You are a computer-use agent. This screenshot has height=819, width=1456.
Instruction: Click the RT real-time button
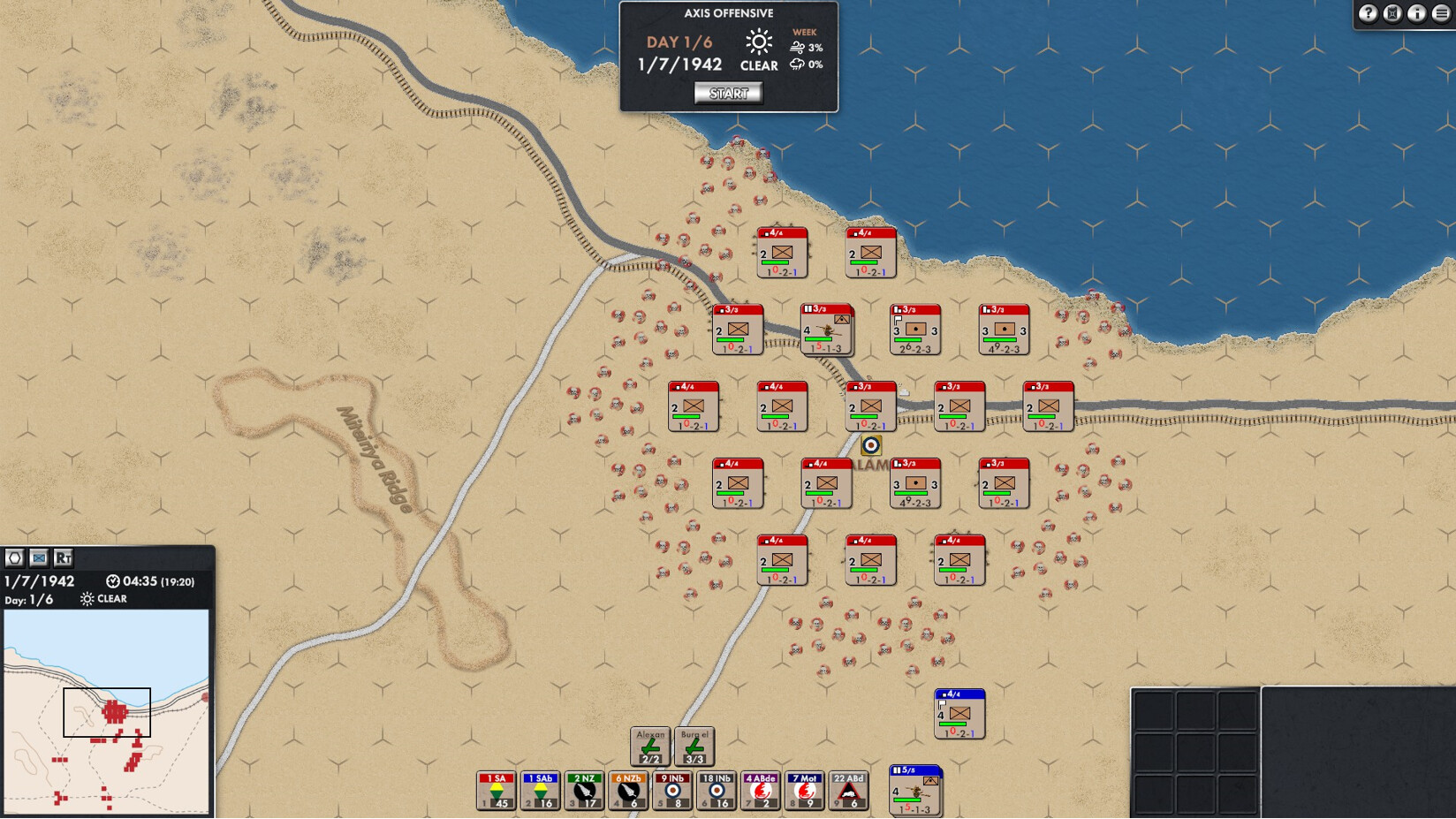coord(63,557)
